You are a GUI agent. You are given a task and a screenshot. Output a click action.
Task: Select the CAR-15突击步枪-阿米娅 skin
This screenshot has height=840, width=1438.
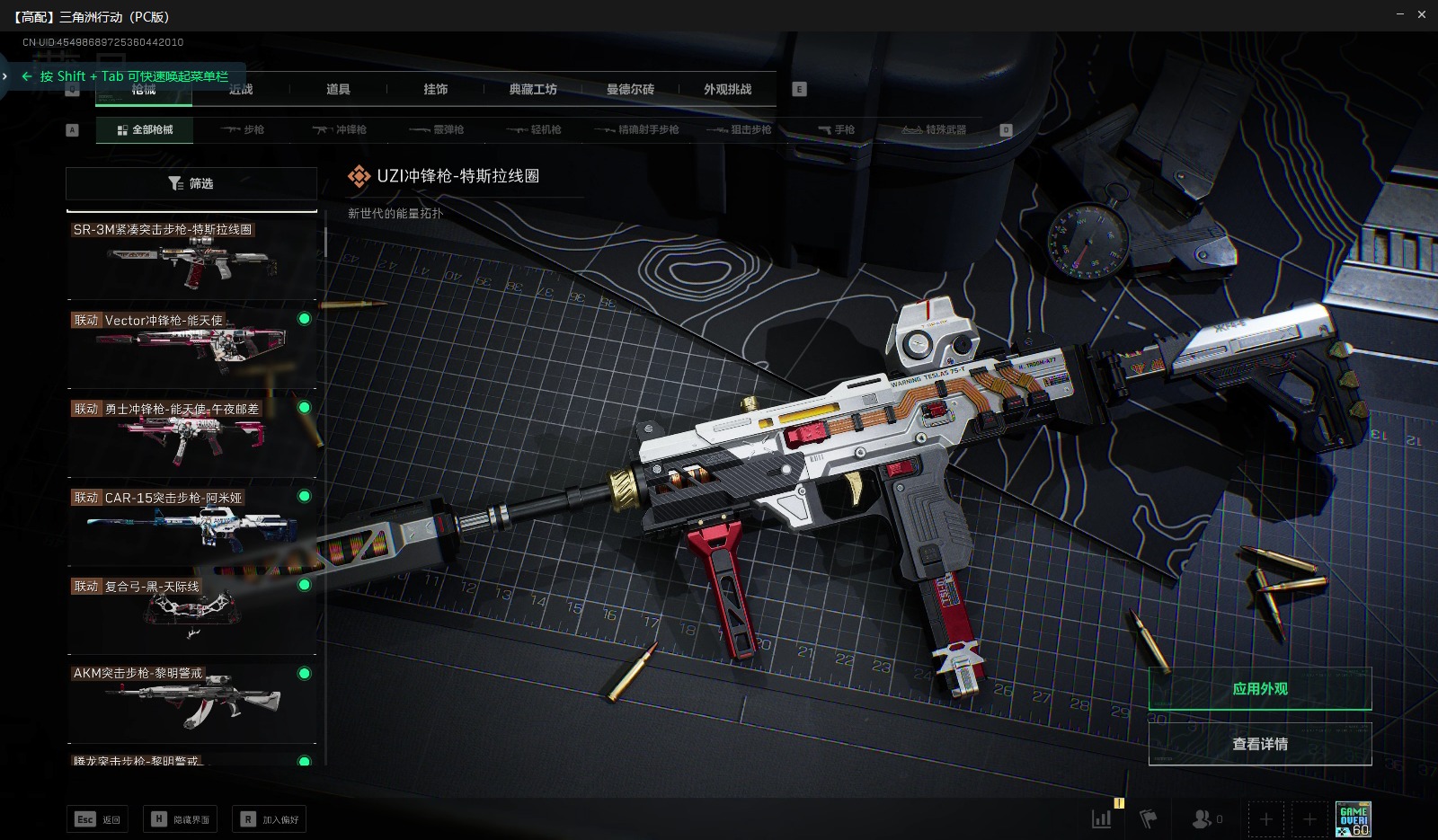click(192, 524)
